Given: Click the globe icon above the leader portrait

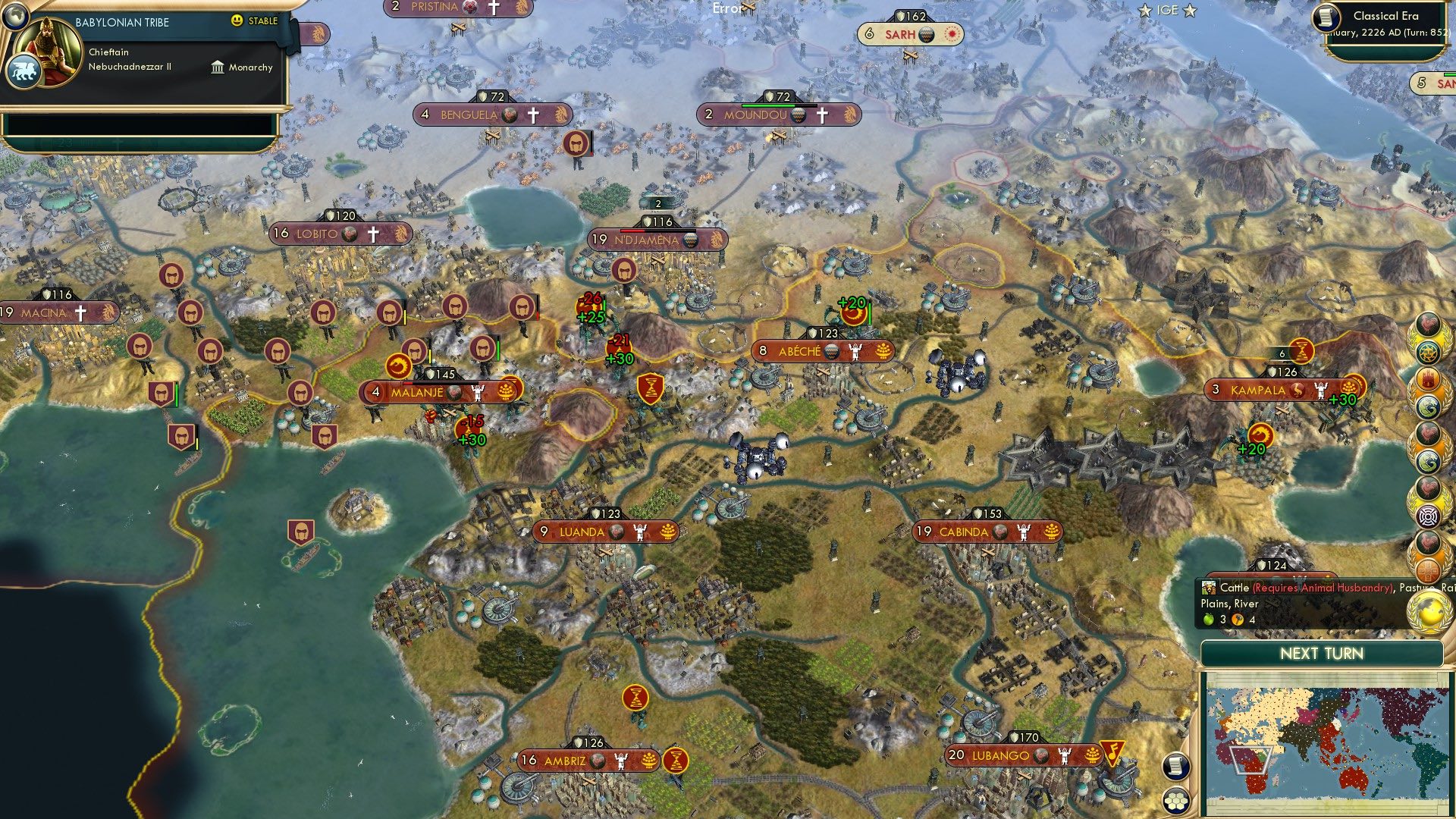Looking at the screenshot, I should 16,17.
